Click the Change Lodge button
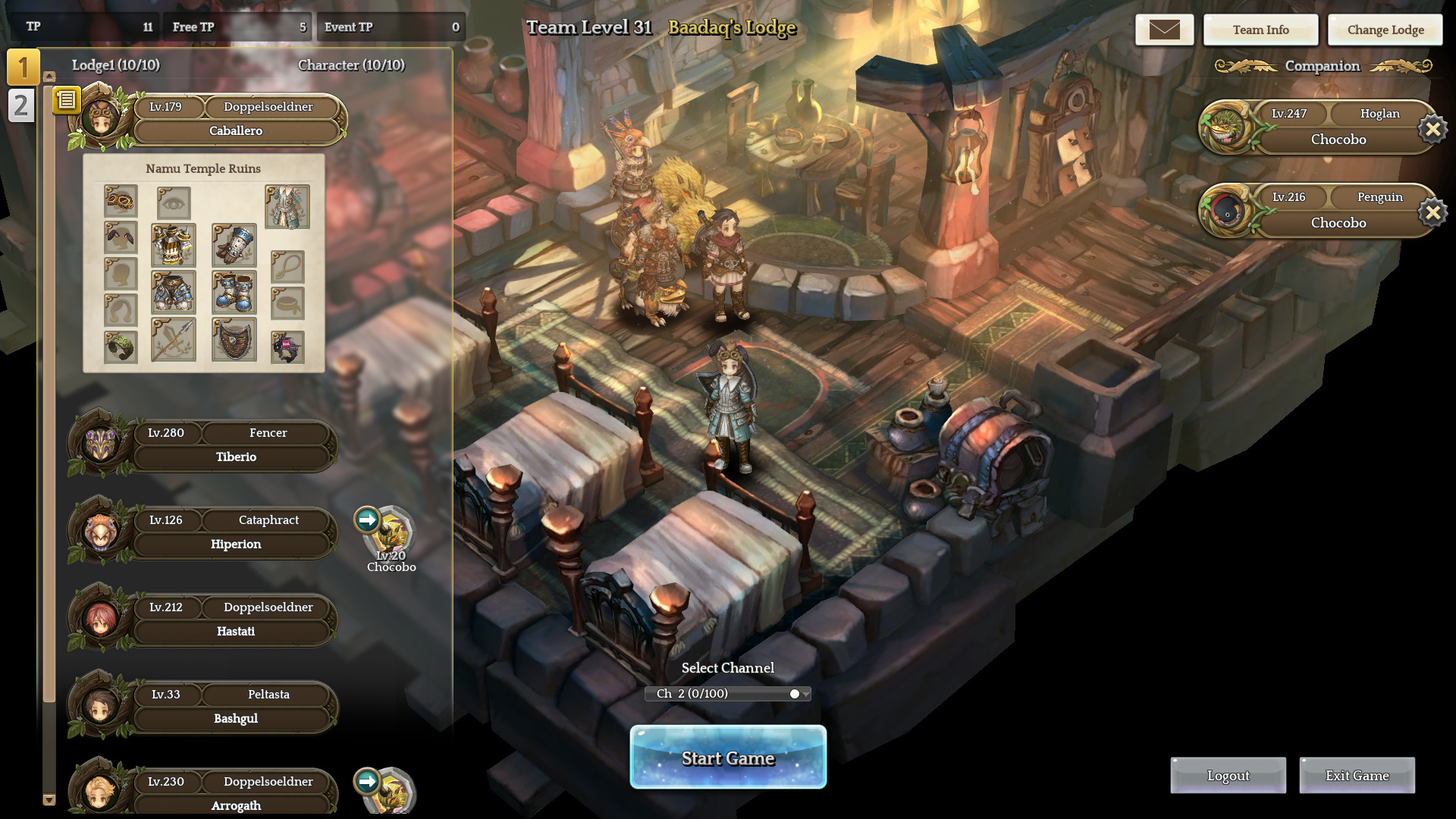Viewport: 1456px width, 819px height. 1385,30
